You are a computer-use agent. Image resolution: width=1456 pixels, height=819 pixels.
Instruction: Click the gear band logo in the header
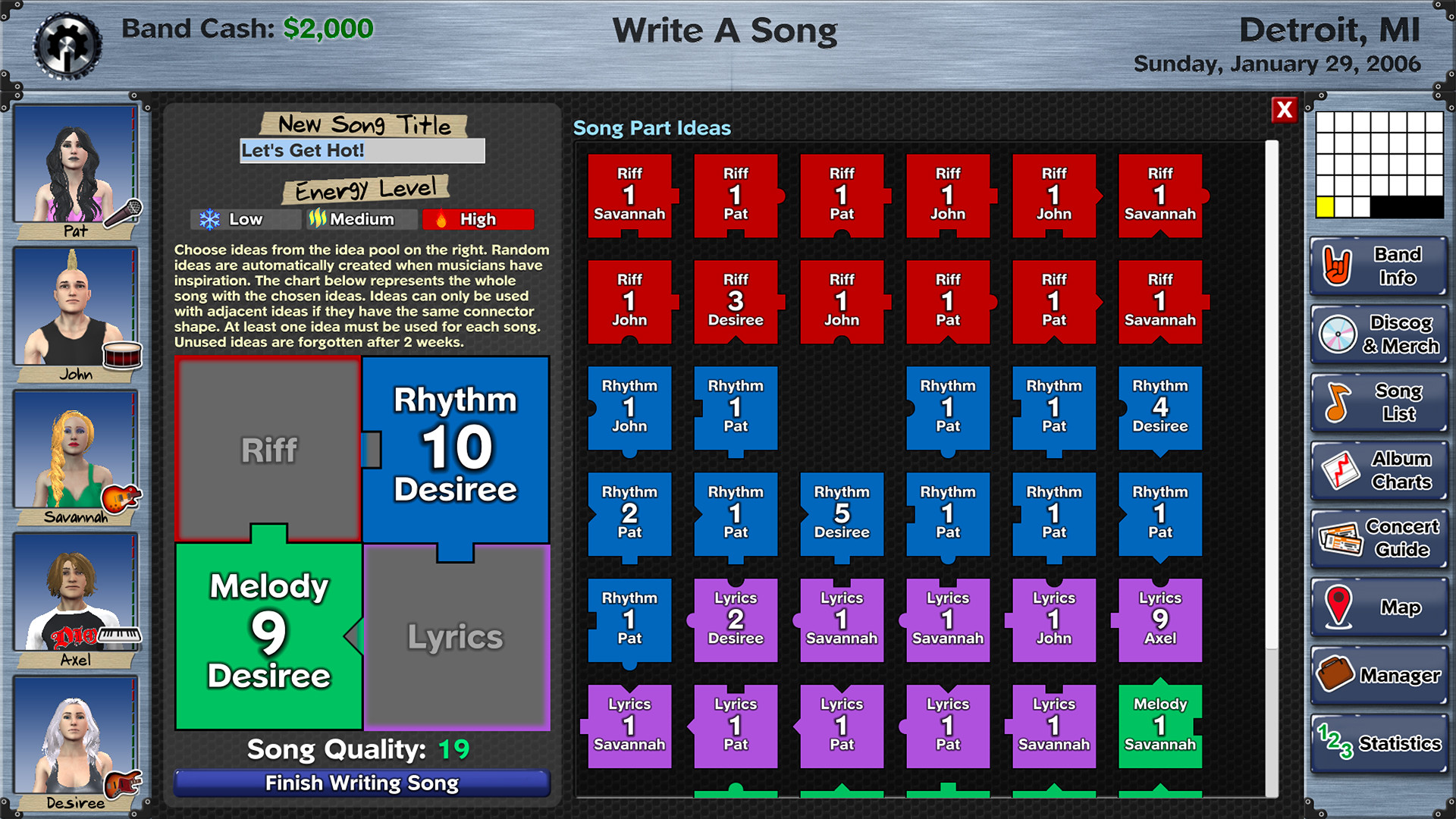[x=68, y=45]
